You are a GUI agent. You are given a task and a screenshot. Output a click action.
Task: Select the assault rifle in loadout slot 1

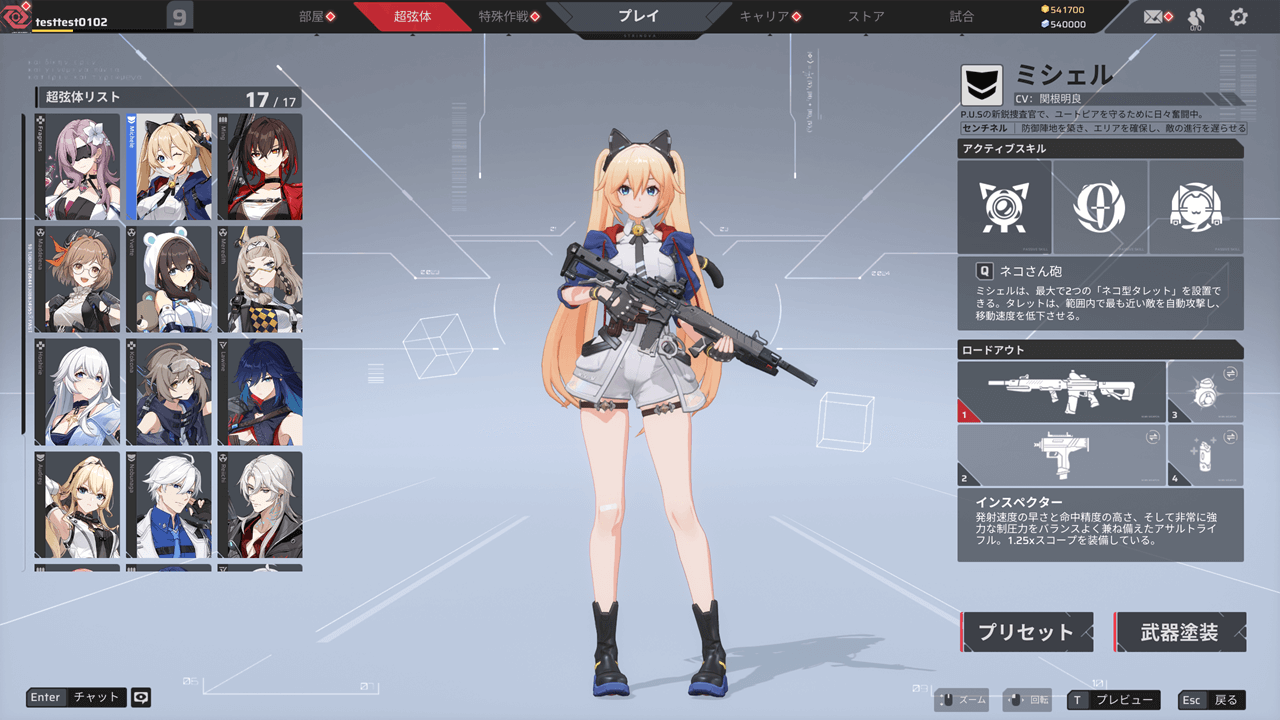[1060, 390]
